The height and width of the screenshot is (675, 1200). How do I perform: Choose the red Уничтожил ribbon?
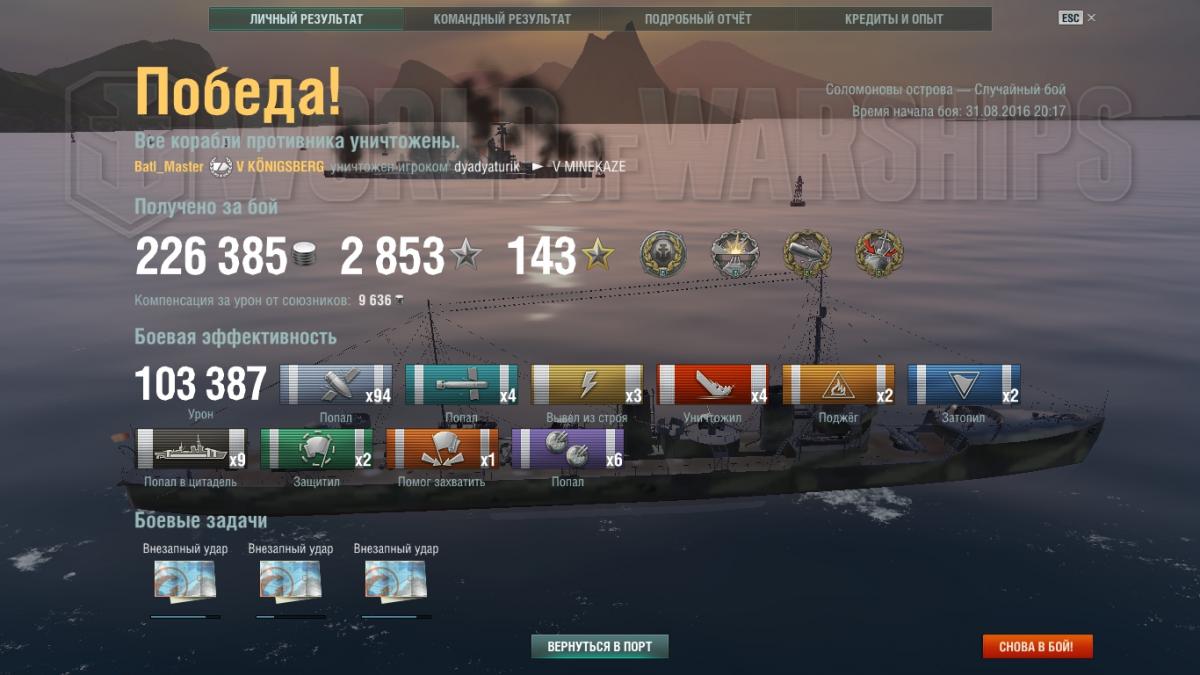pos(712,385)
